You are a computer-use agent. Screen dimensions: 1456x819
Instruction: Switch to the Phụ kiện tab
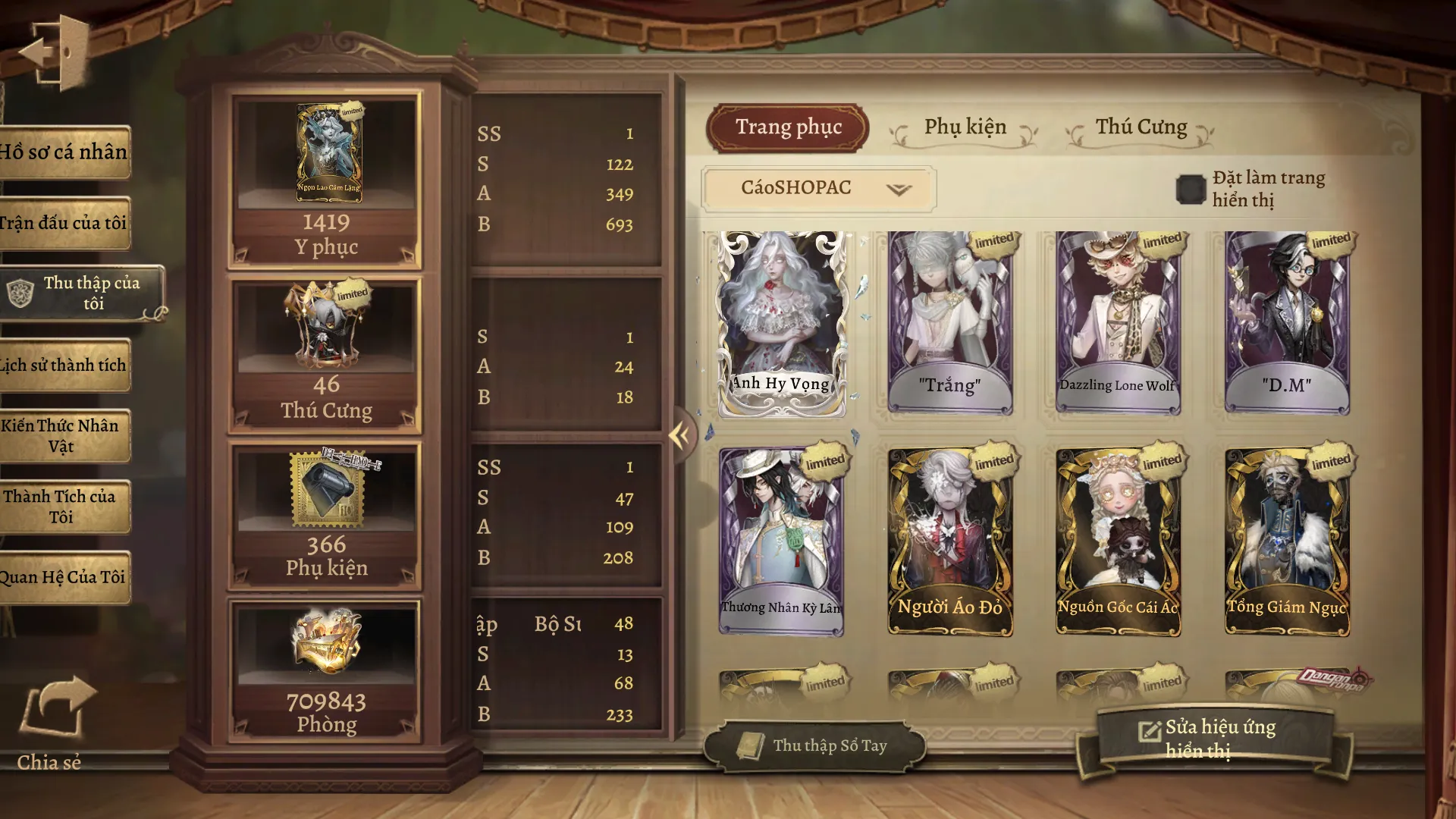pos(965,127)
